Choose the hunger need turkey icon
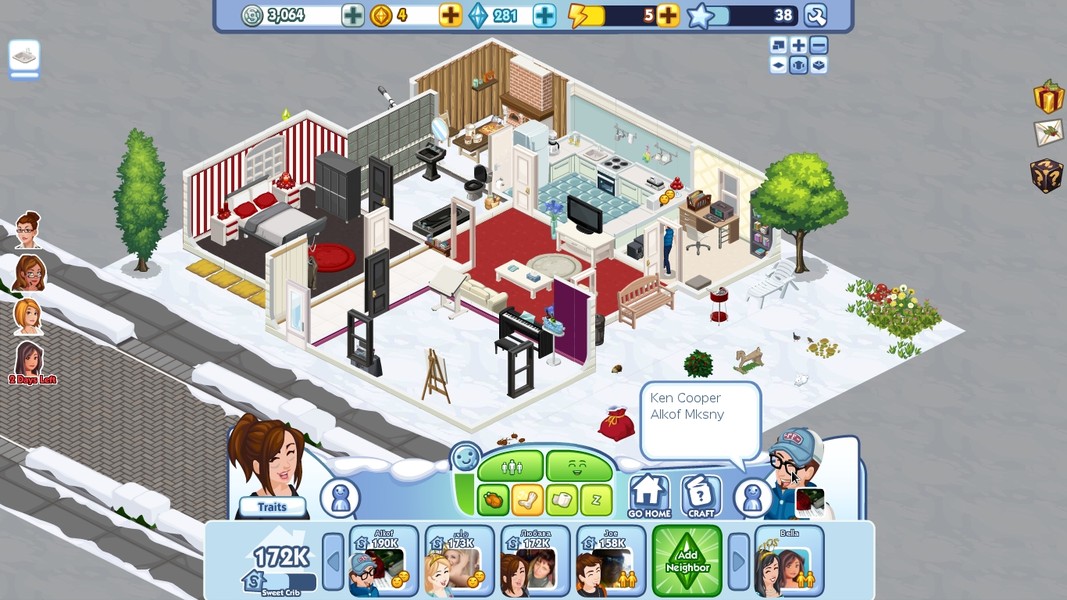Viewport: 1067px width, 600px height. click(492, 499)
